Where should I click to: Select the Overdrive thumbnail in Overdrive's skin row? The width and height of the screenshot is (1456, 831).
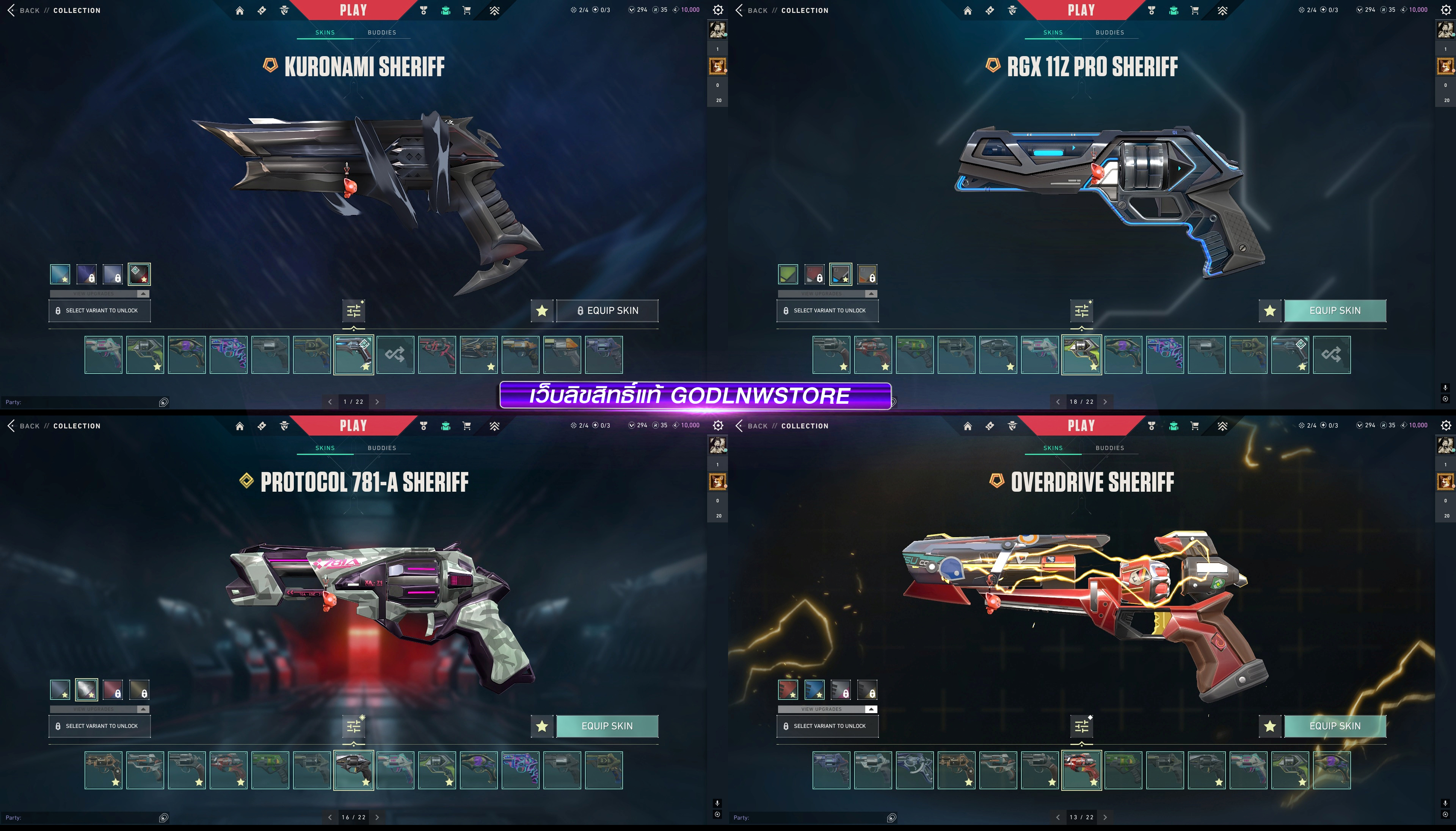1081,770
